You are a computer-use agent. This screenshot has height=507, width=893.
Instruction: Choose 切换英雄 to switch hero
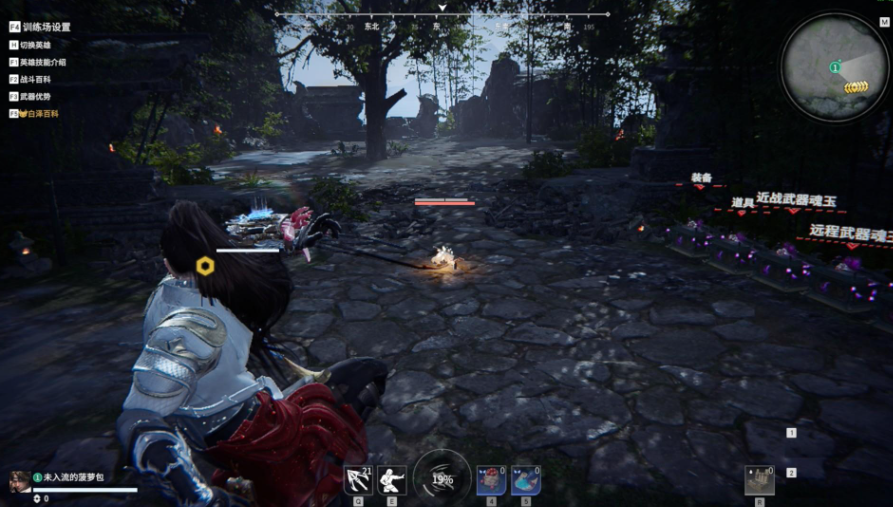[36, 45]
